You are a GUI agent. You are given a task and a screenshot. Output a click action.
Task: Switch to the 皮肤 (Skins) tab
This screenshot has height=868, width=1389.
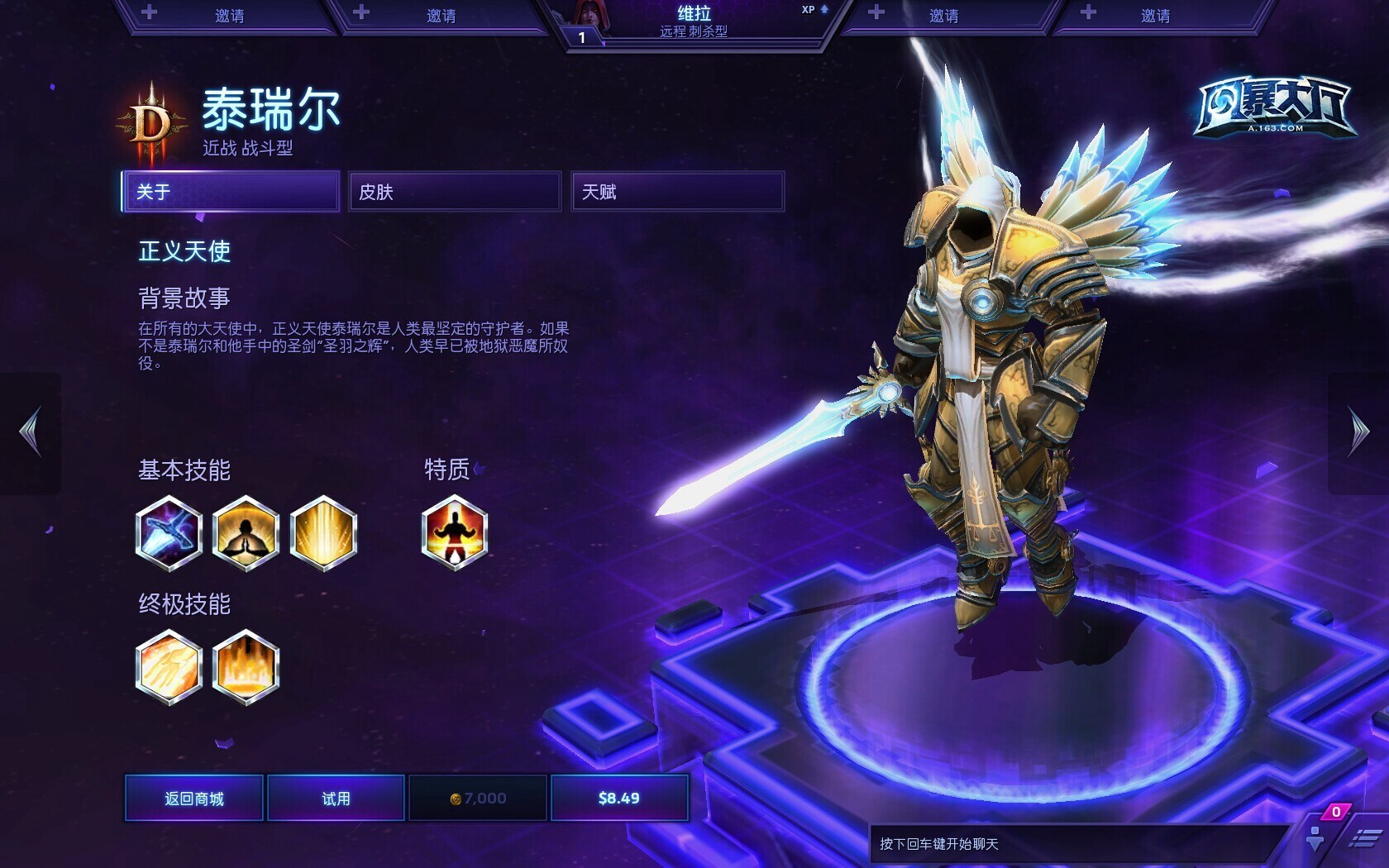pyautogui.click(x=454, y=192)
